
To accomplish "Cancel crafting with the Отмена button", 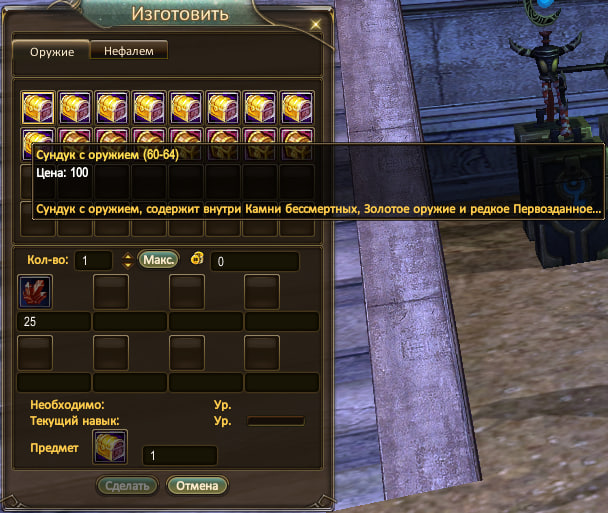I will tap(198, 486).
